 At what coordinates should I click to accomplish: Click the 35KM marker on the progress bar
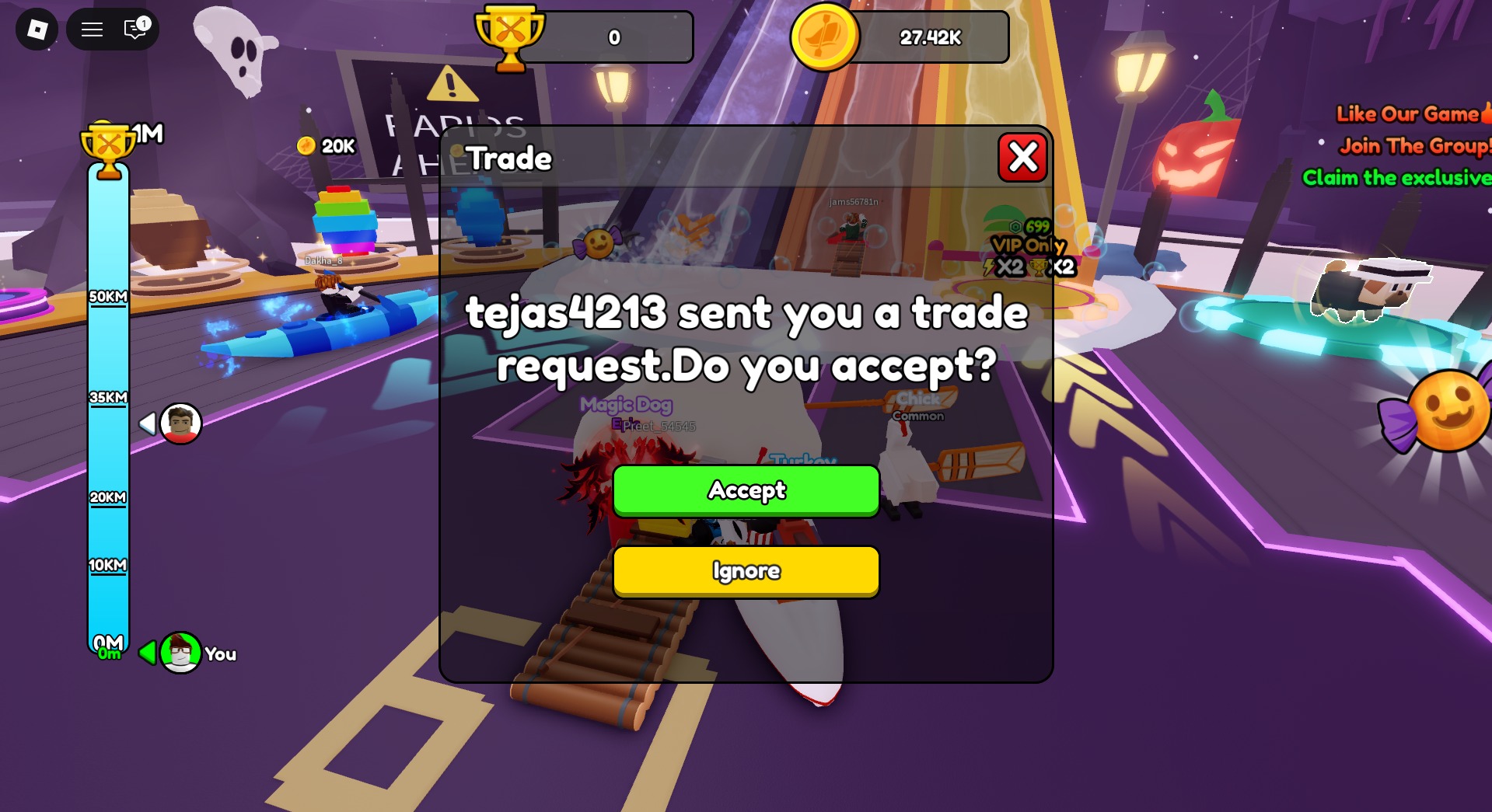[107, 396]
